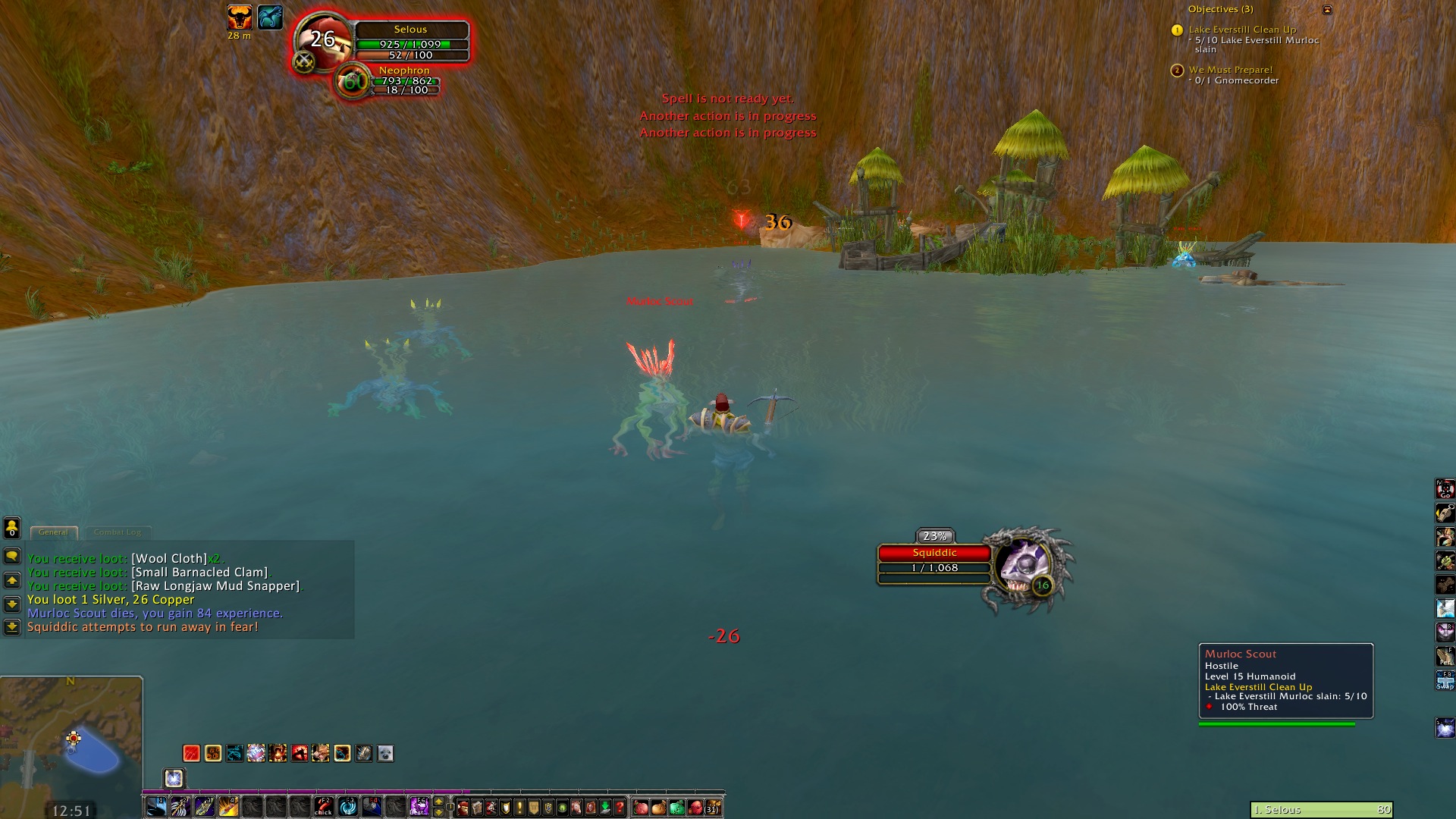
Task: Activate the action bar slot bound to key 1
Action: 156,807
